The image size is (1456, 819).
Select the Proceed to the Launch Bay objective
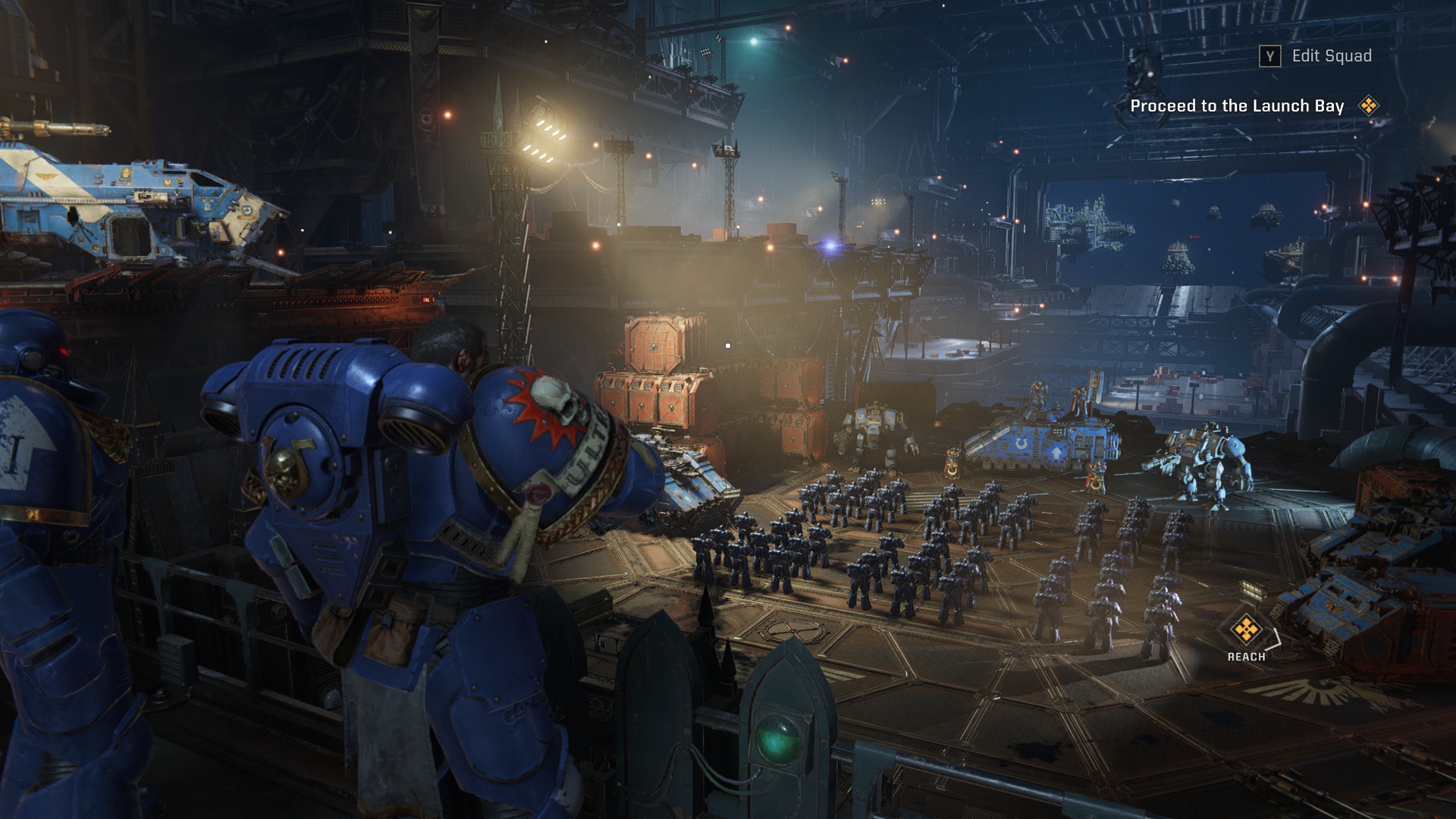(x=1237, y=106)
